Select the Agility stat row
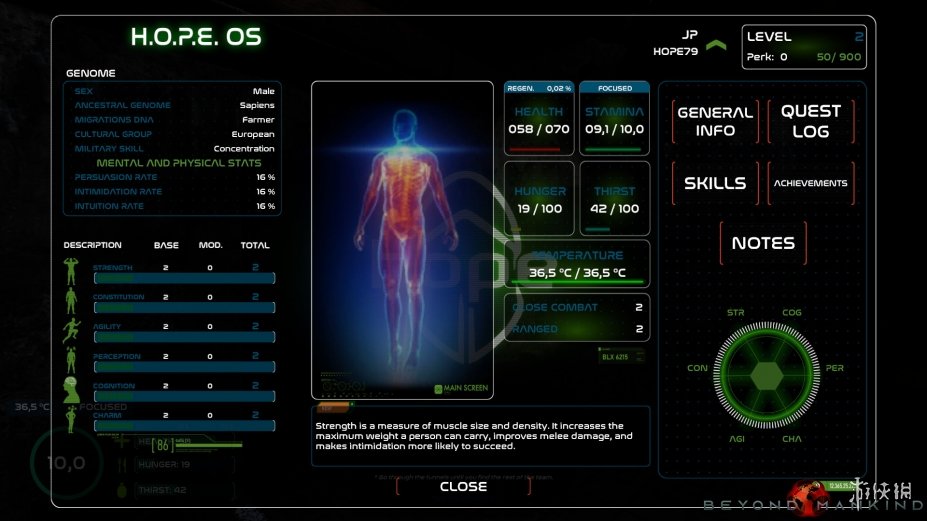Viewport: 927px width, 521px height. (x=169, y=332)
